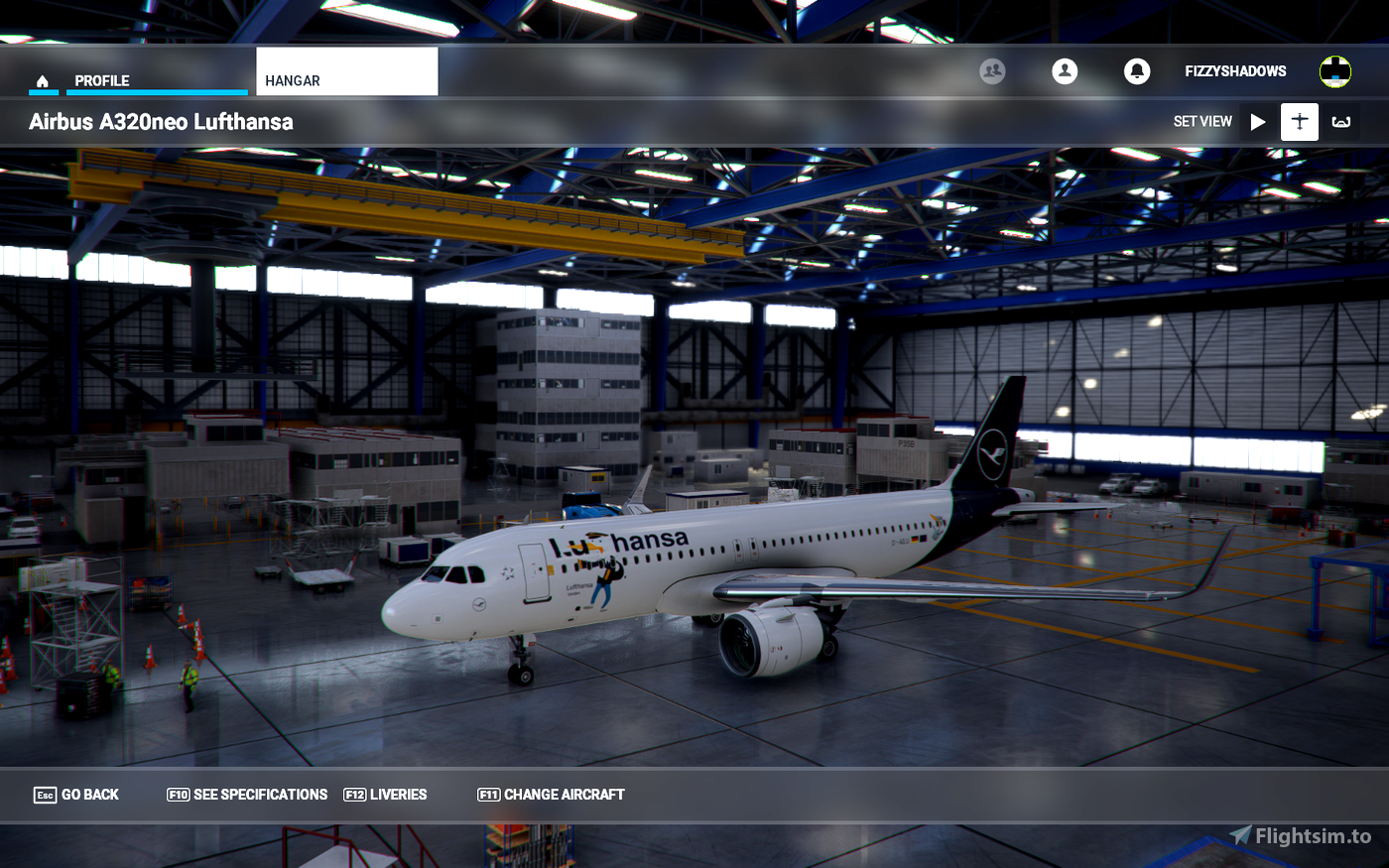The height and width of the screenshot is (868, 1389).
Task: Open the Liveries selection
Action: tap(399, 795)
